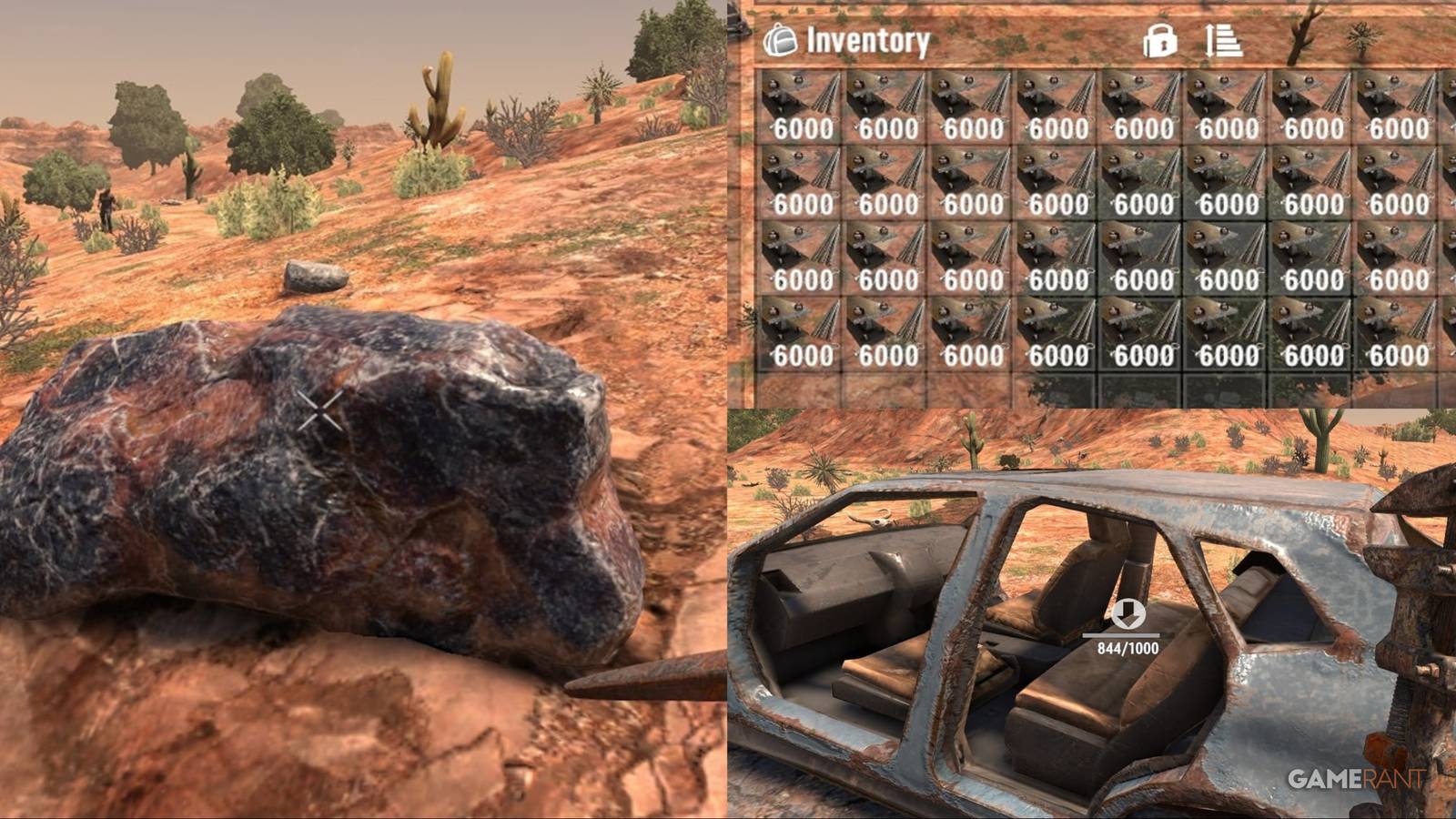
Task: Click the harvest progress bar above 844/1000
Action: coord(1127,634)
